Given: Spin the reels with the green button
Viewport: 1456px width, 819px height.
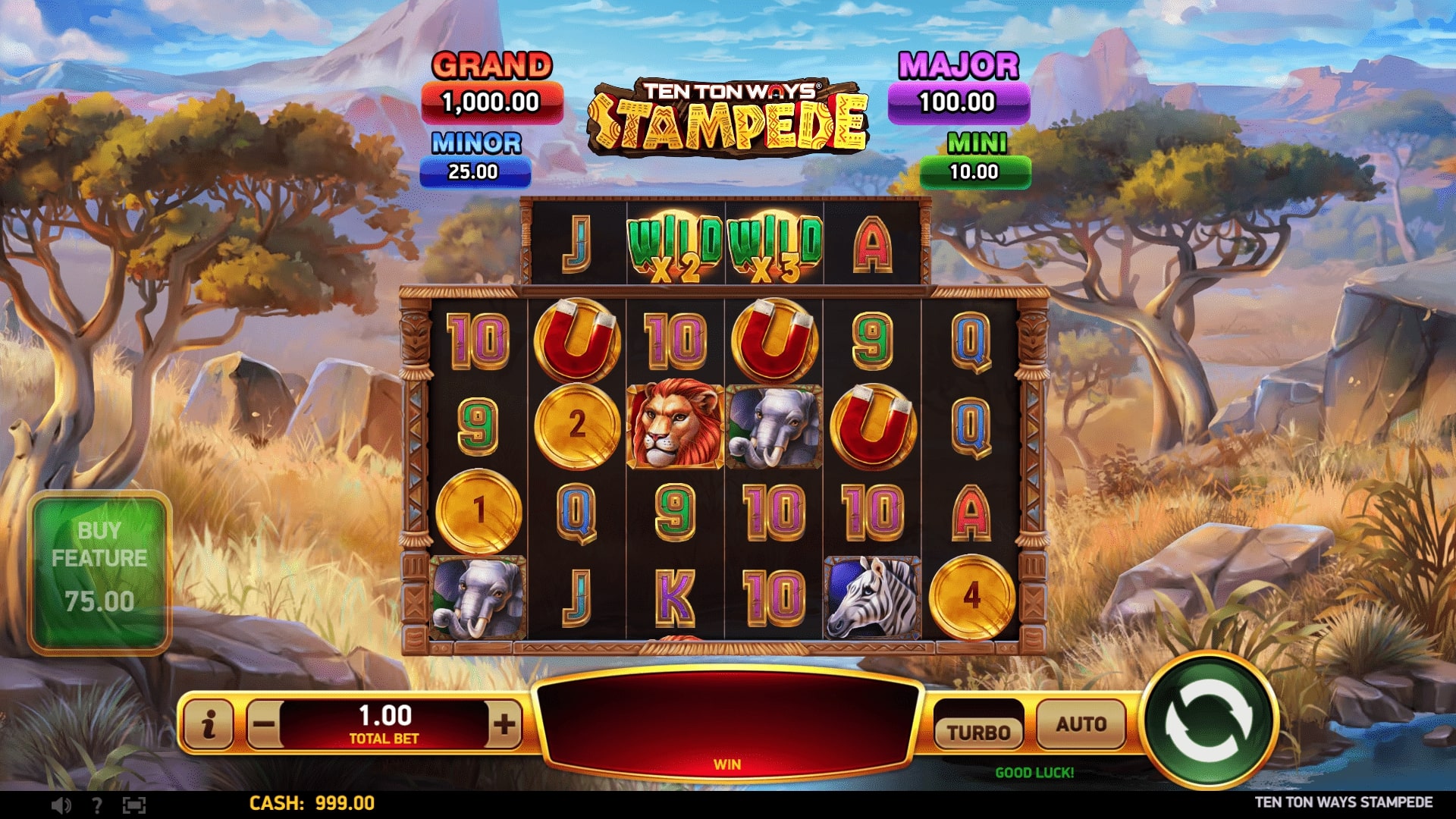Looking at the screenshot, I should (x=1209, y=721).
